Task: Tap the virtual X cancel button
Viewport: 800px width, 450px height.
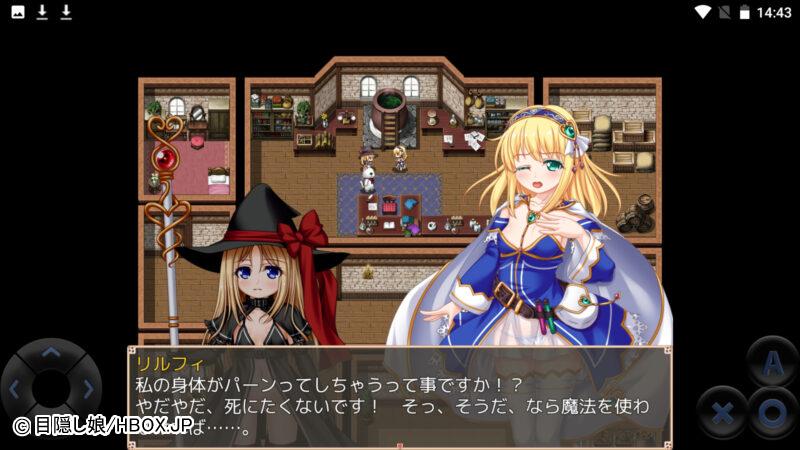Action: pos(724,410)
